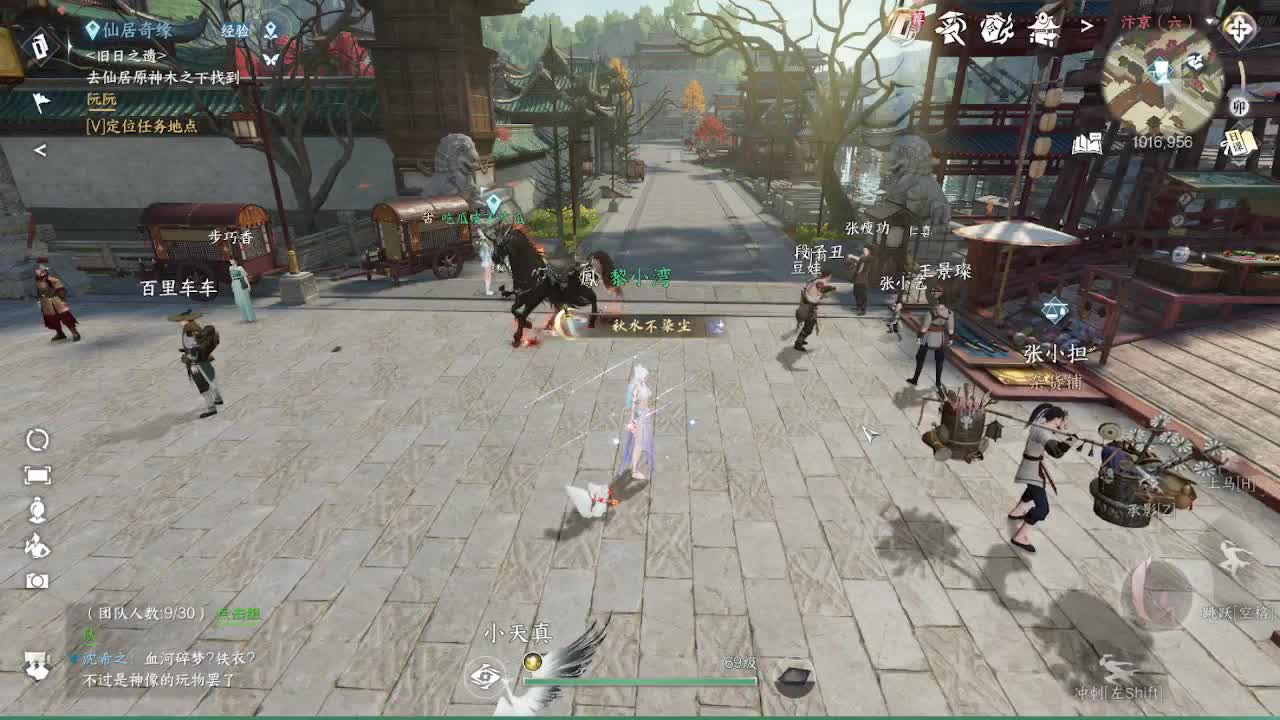Select the camera icon in the left sidebar
This screenshot has width=1280, height=720.
pos(36,580)
